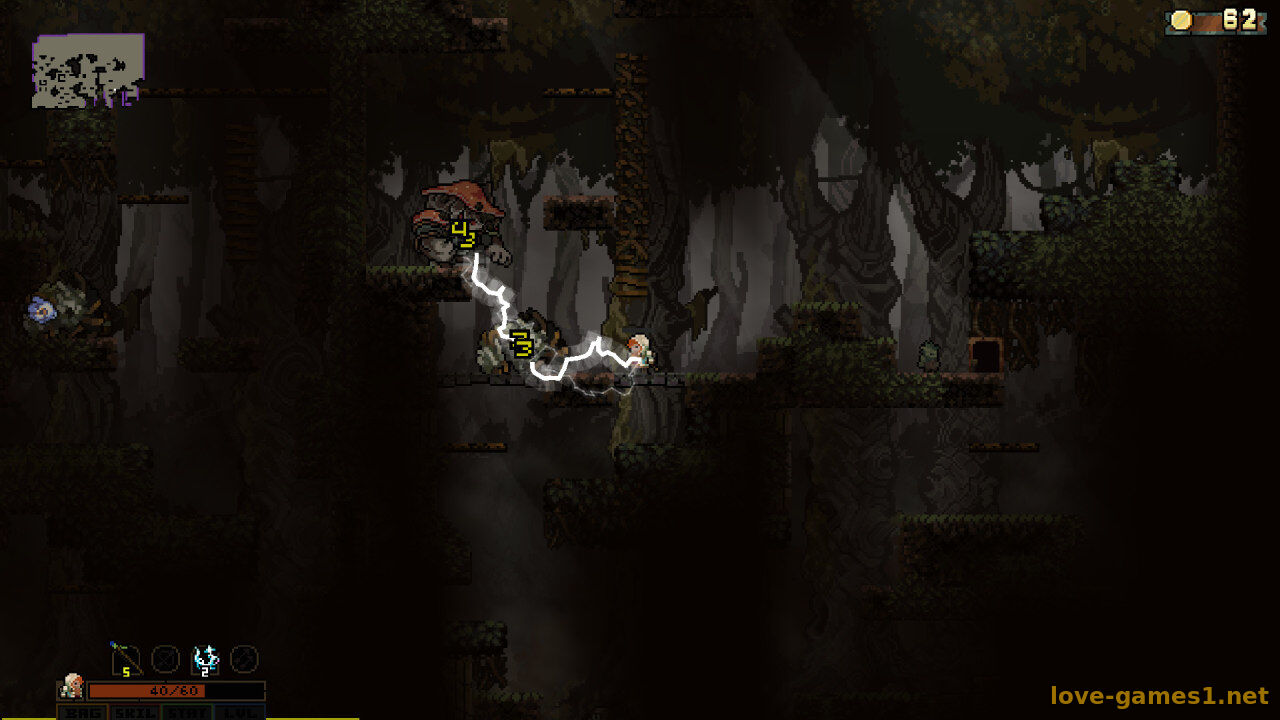Click the minimap in the corner
The image size is (1280, 720).
(88, 70)
